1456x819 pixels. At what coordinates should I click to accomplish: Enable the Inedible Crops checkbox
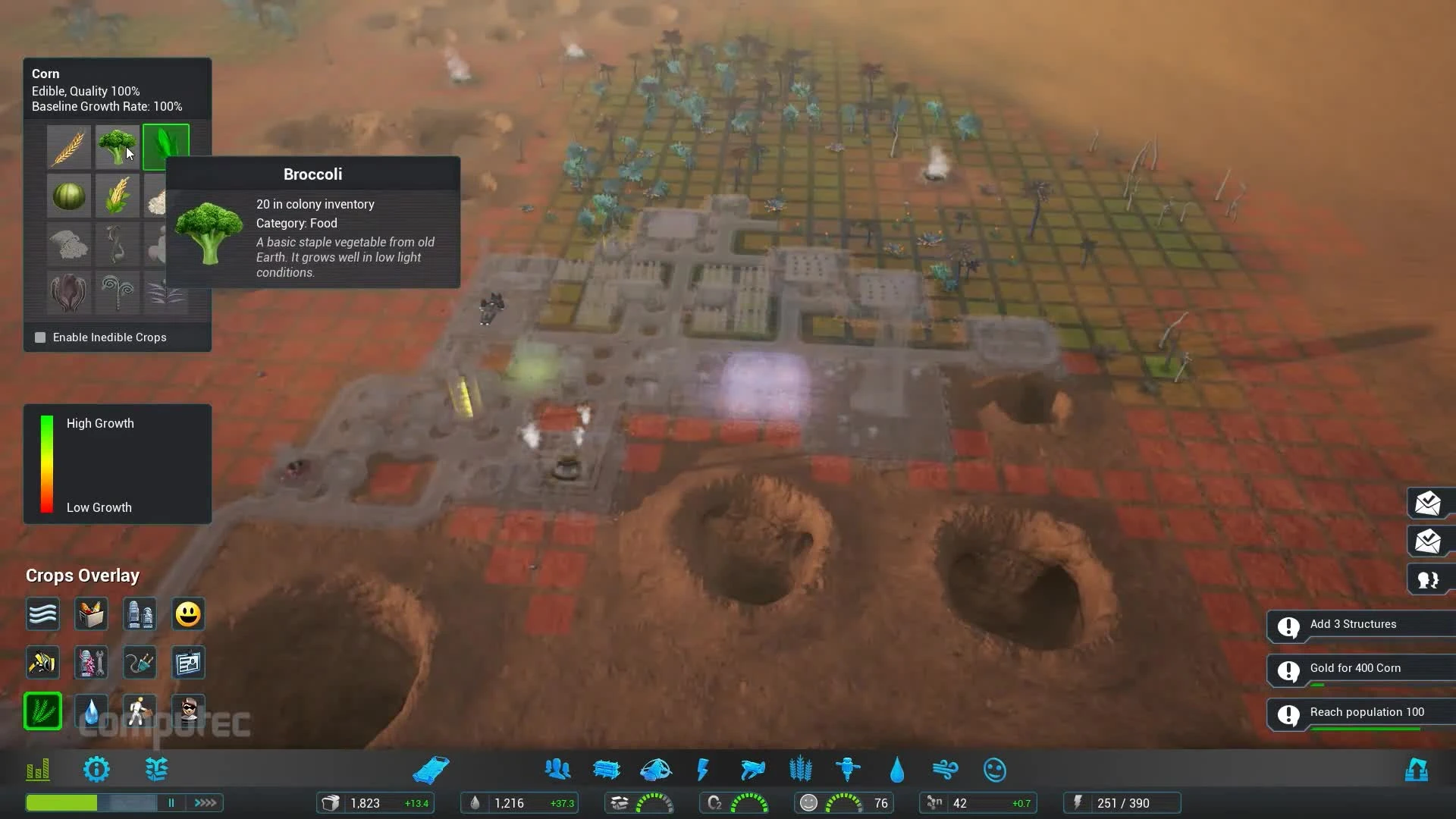pyautogui.click(x=40, y=337)
